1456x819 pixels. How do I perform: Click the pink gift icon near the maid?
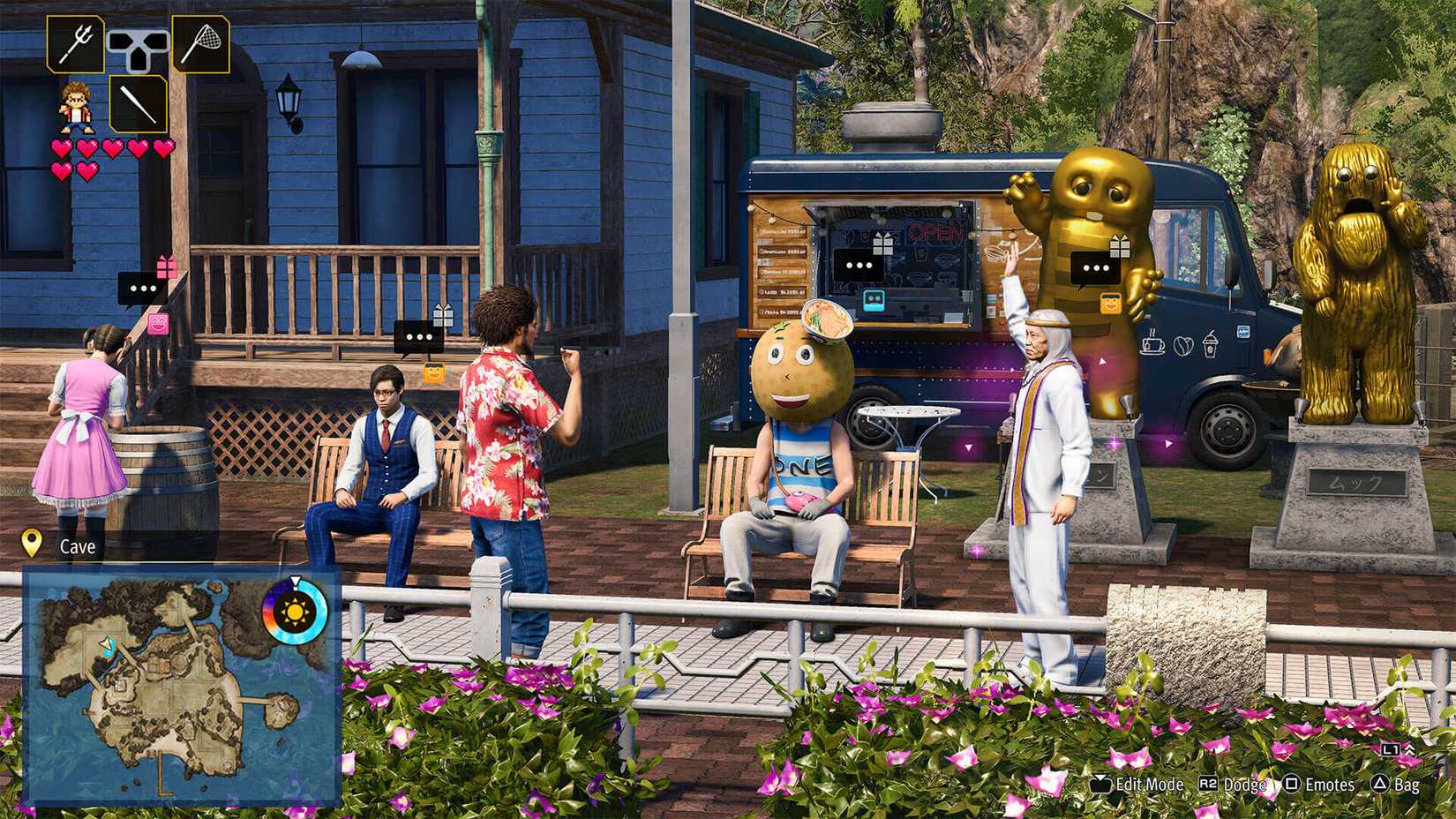pos(168,267)
